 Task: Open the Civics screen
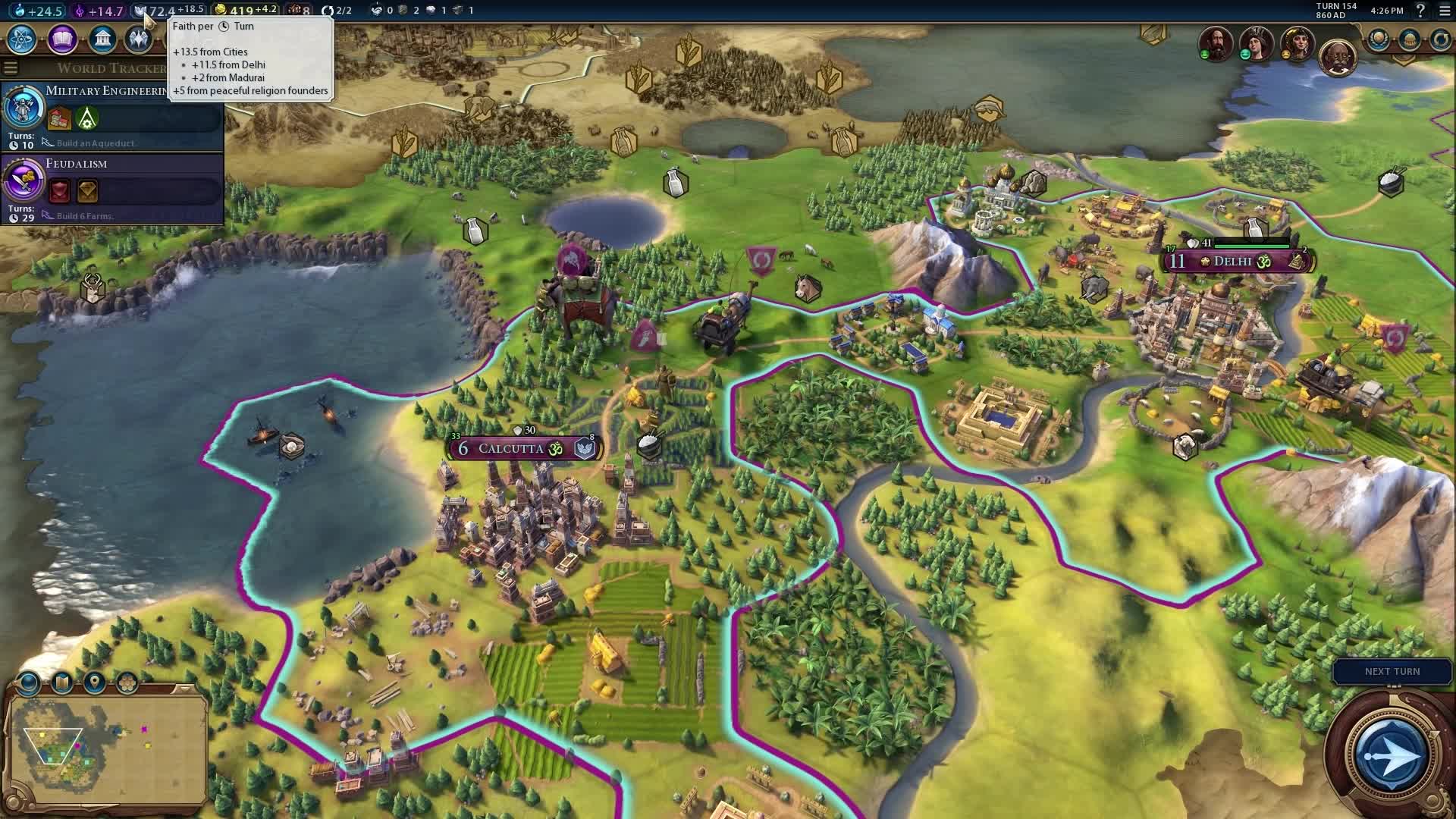62,39
